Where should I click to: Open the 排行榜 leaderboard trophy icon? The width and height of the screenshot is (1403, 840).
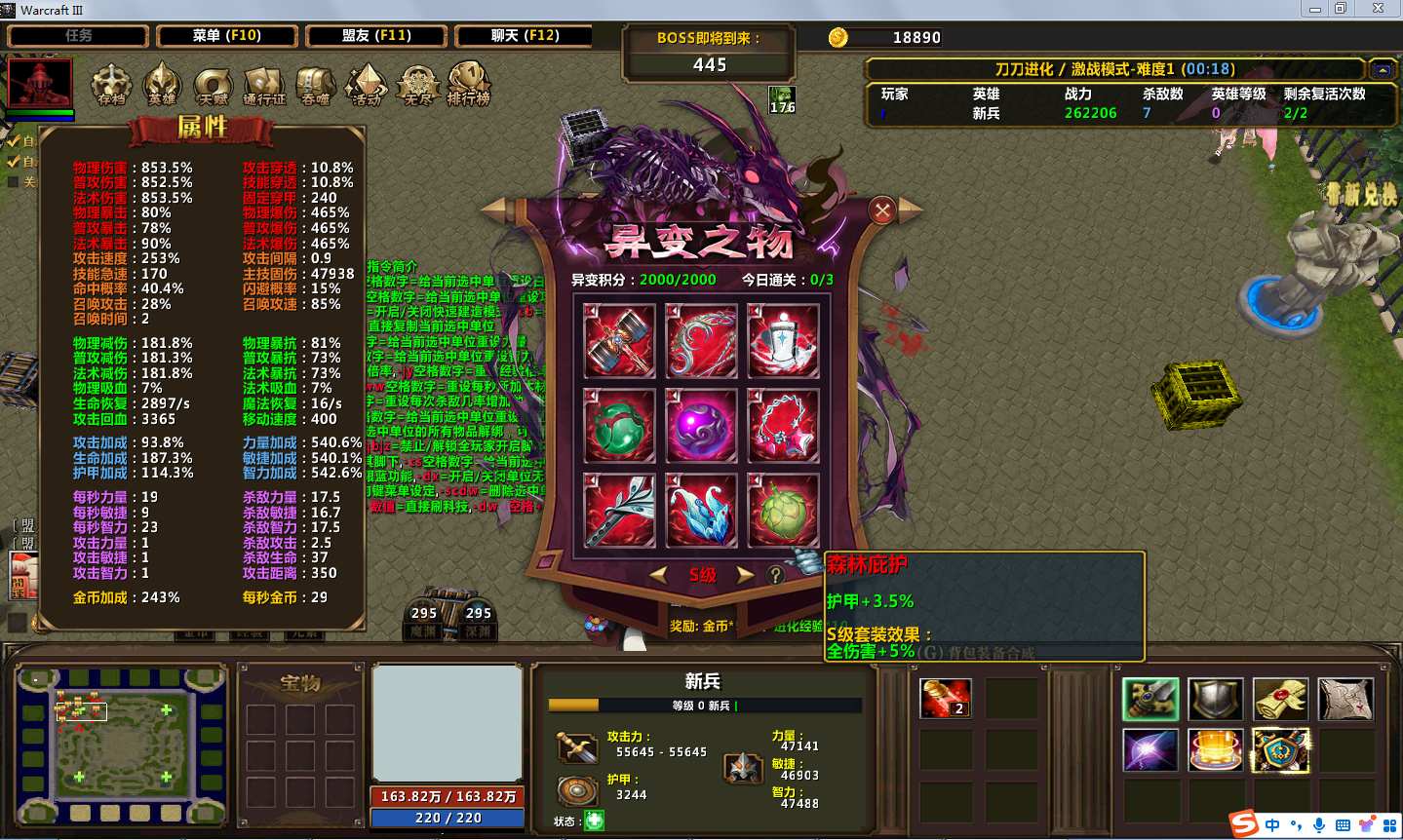click(x=469, y=85)
